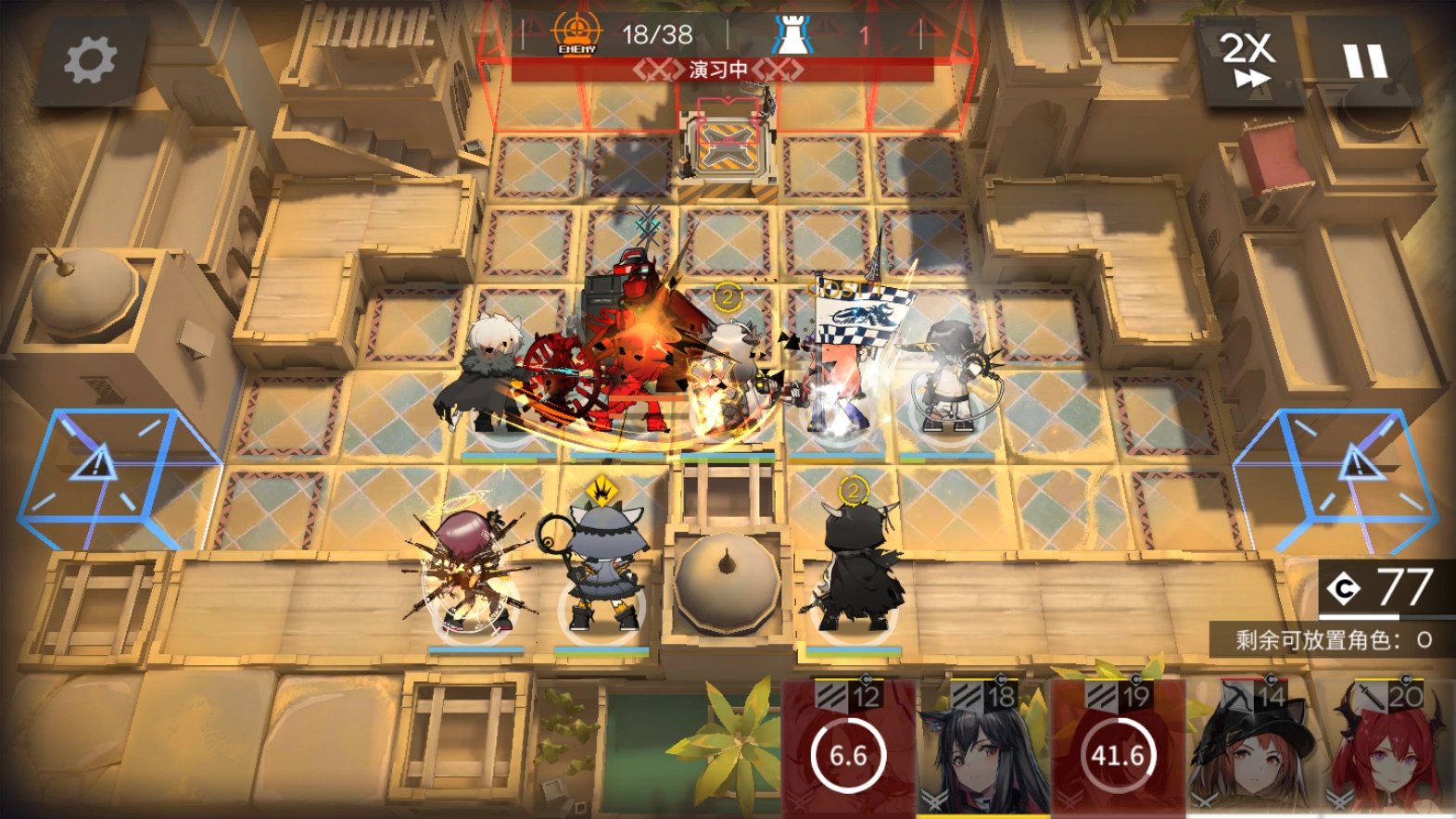Toggle the 2X game speed
This screenshot has width=1456, height=819.
click(1248, 60)
